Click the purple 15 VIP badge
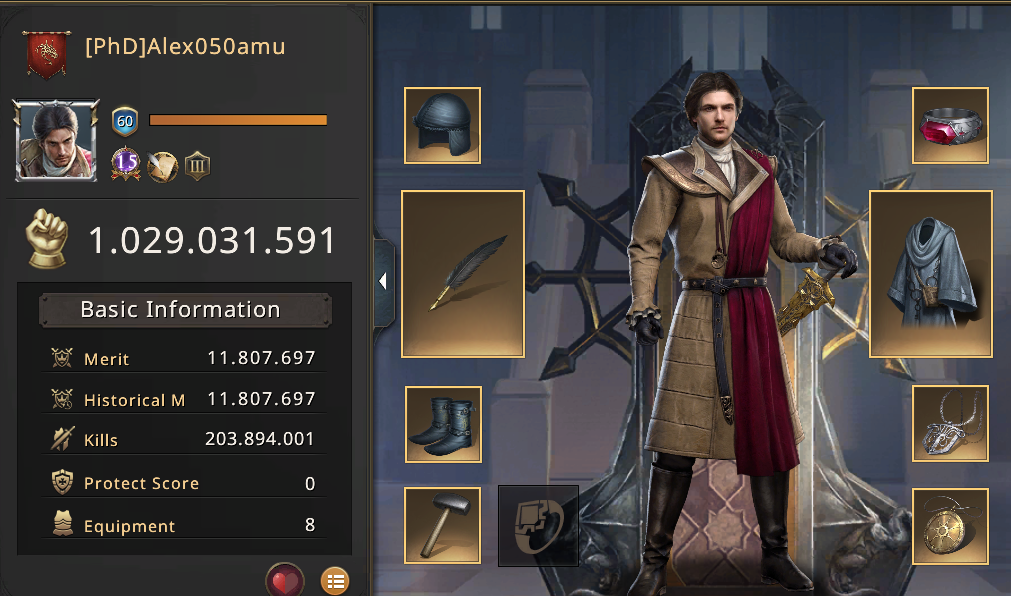 pos(125,163)
